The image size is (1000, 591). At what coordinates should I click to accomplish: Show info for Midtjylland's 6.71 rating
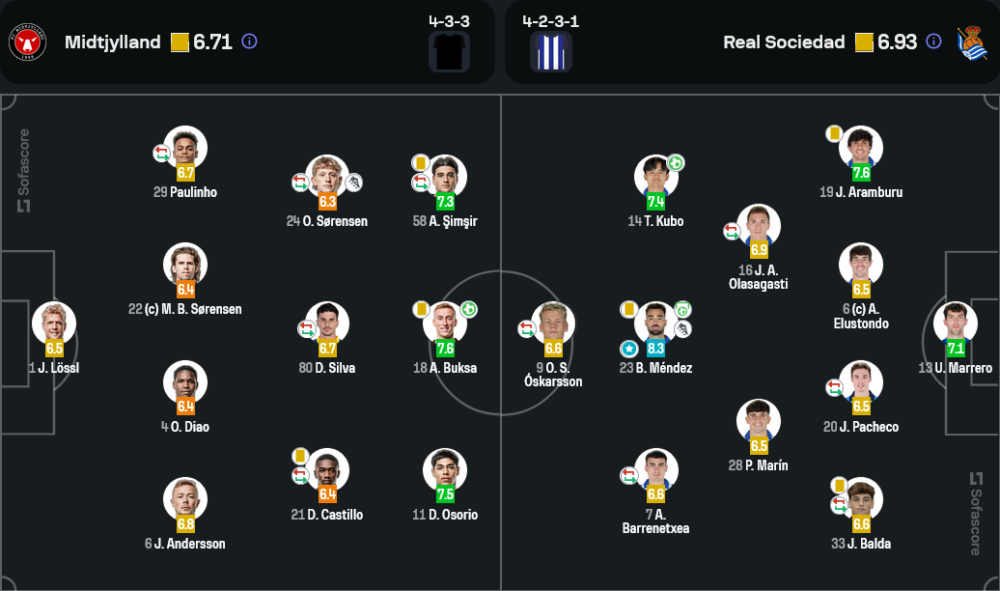click(x=250, y=42)
